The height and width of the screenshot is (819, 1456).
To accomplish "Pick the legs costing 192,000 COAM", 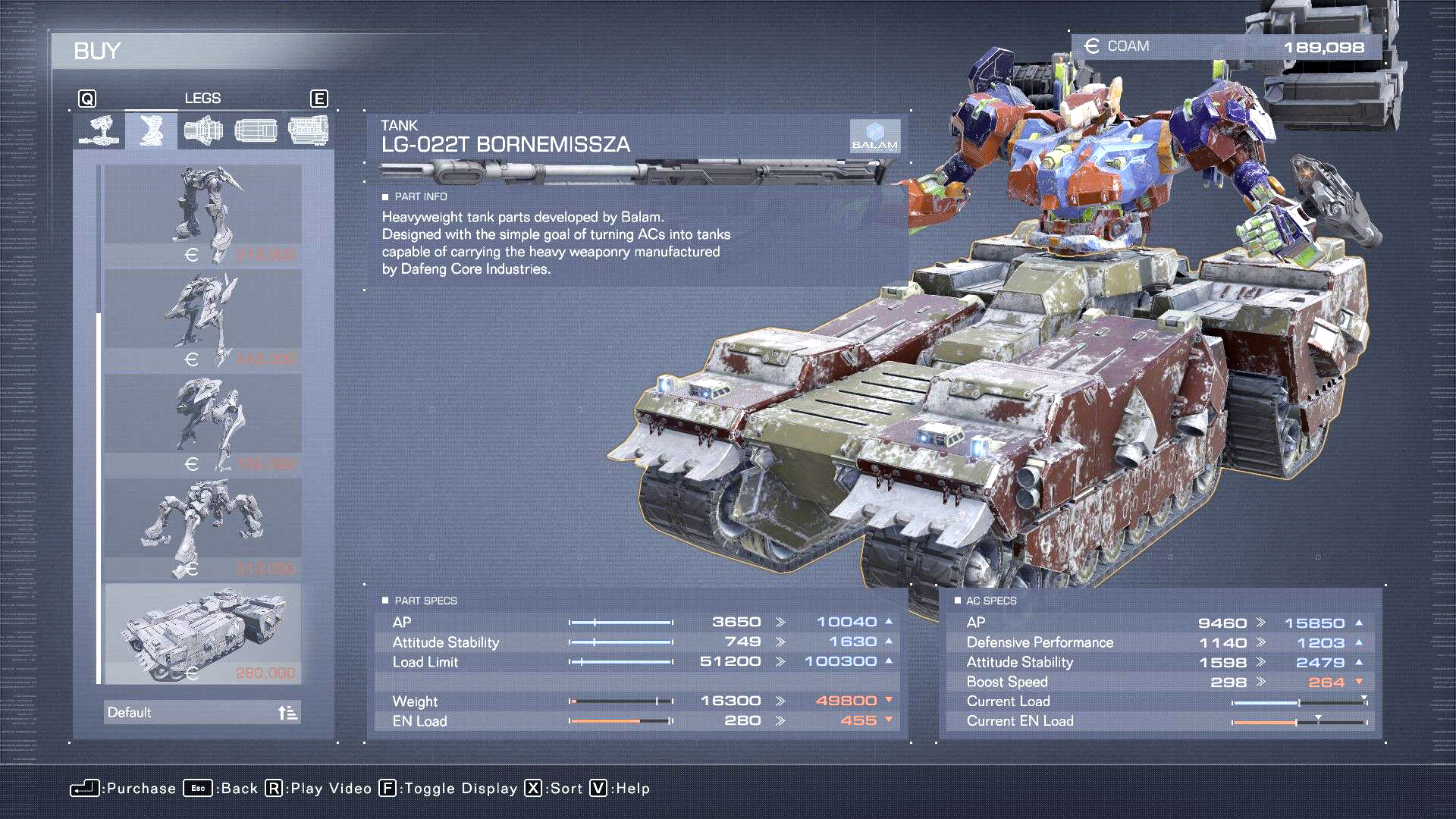I will tap(202, 424).
